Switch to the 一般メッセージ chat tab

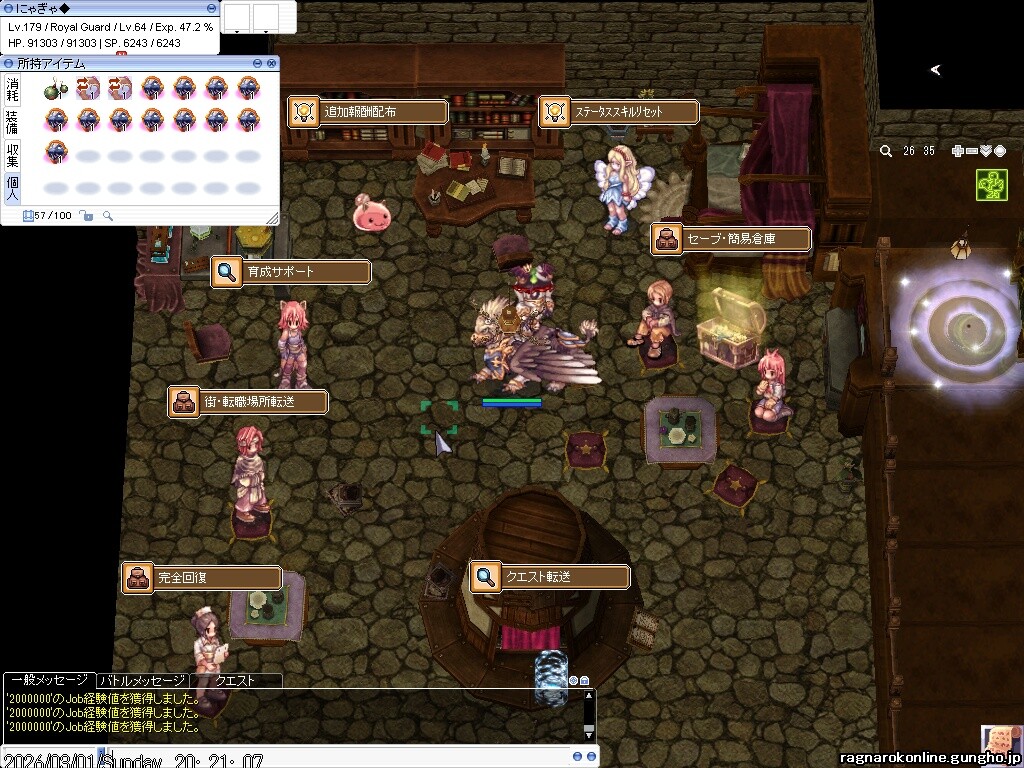48,680
